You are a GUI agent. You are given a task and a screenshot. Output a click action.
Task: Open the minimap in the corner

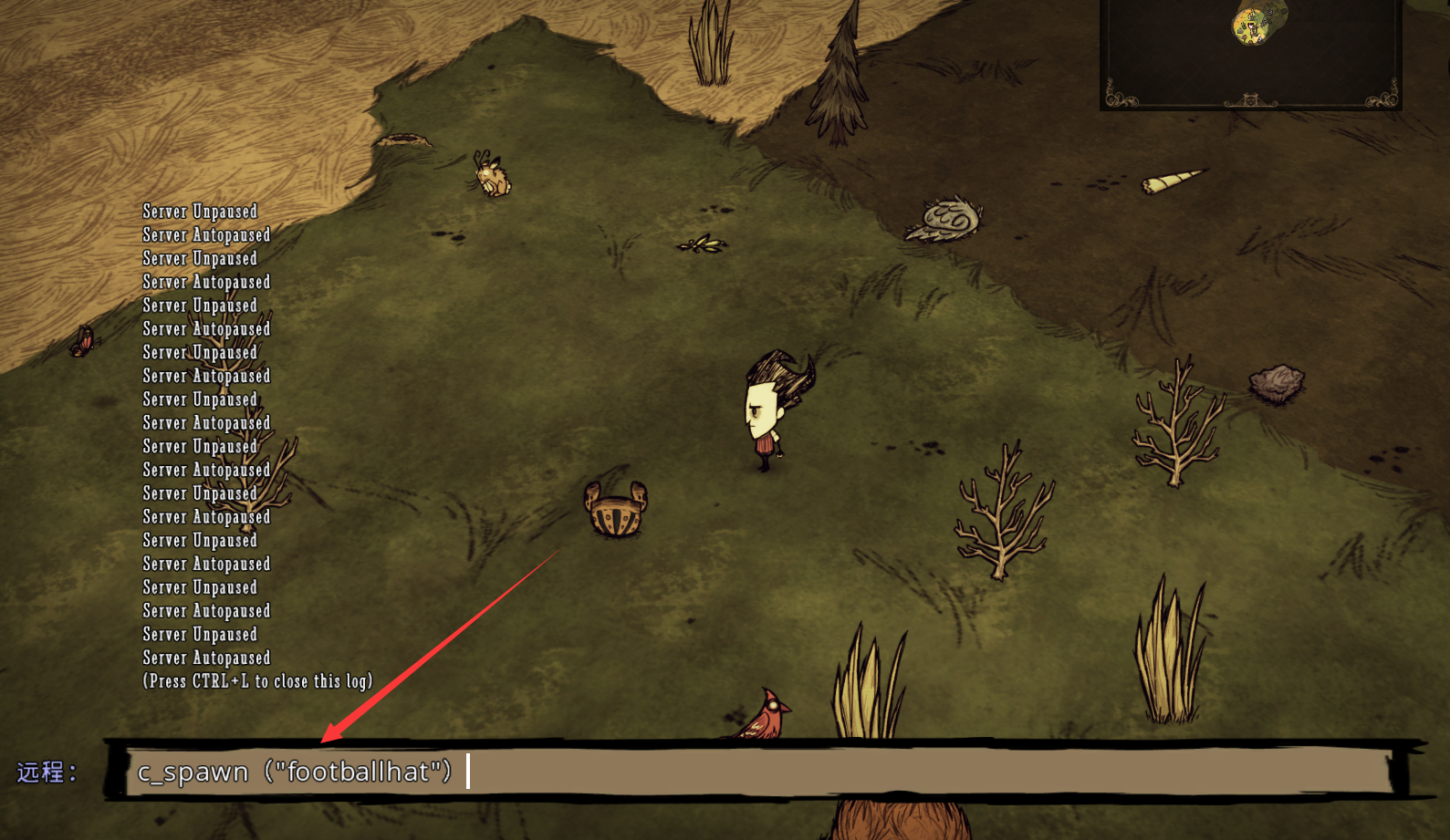click(x=1250, y=53)
